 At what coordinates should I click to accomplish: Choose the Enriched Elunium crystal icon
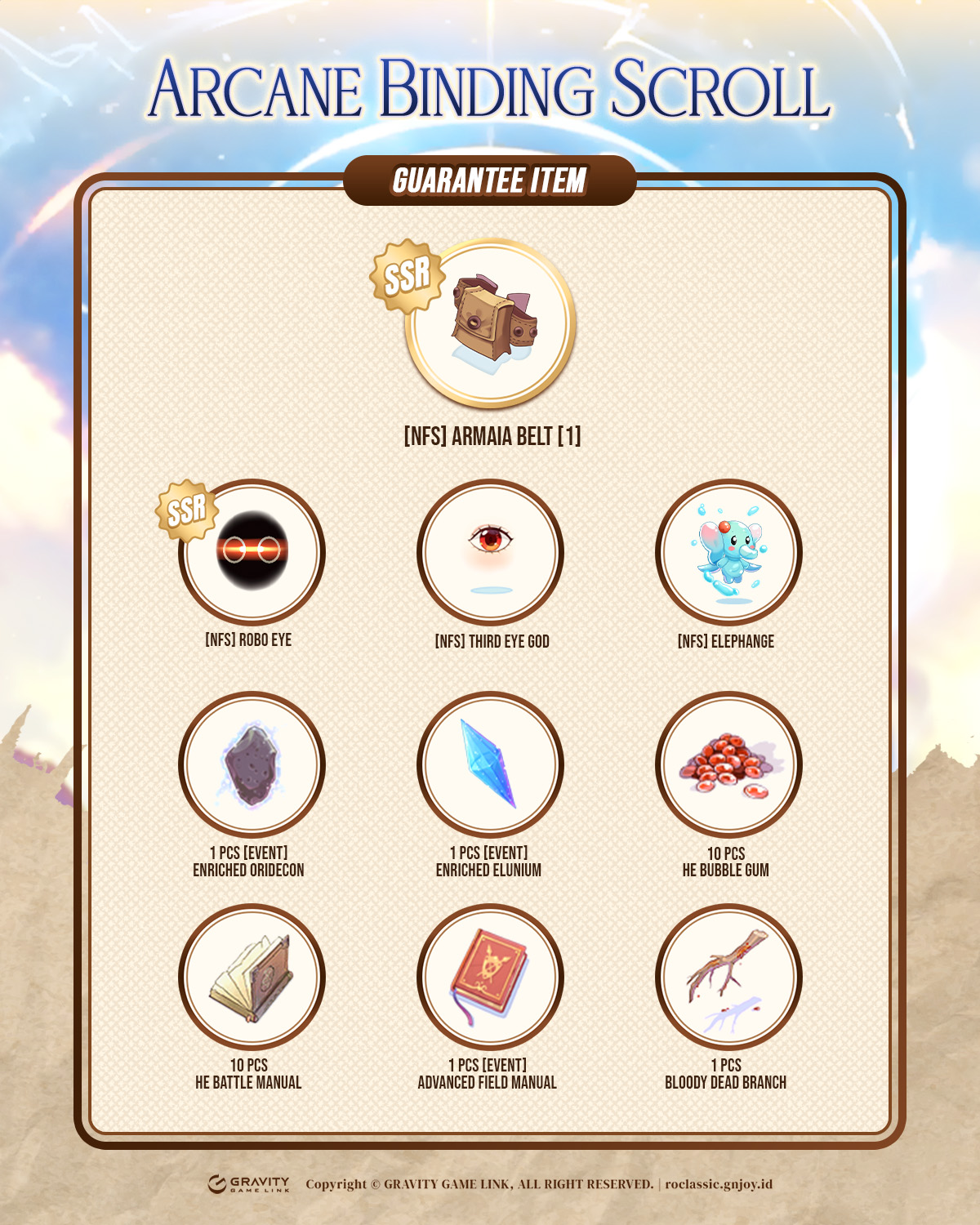[x=490, y=765]
